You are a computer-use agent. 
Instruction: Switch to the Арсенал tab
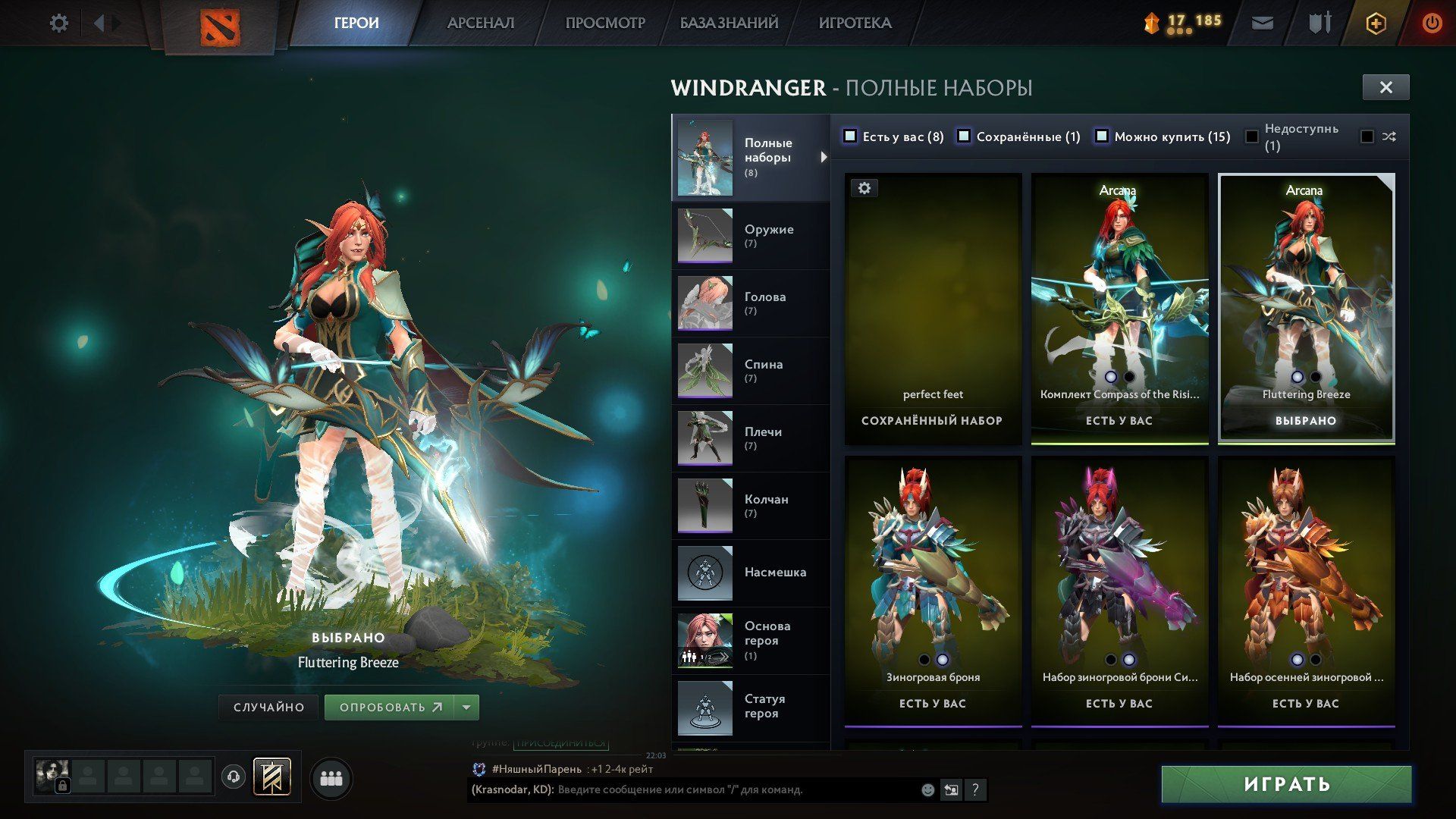coord(480,24)
